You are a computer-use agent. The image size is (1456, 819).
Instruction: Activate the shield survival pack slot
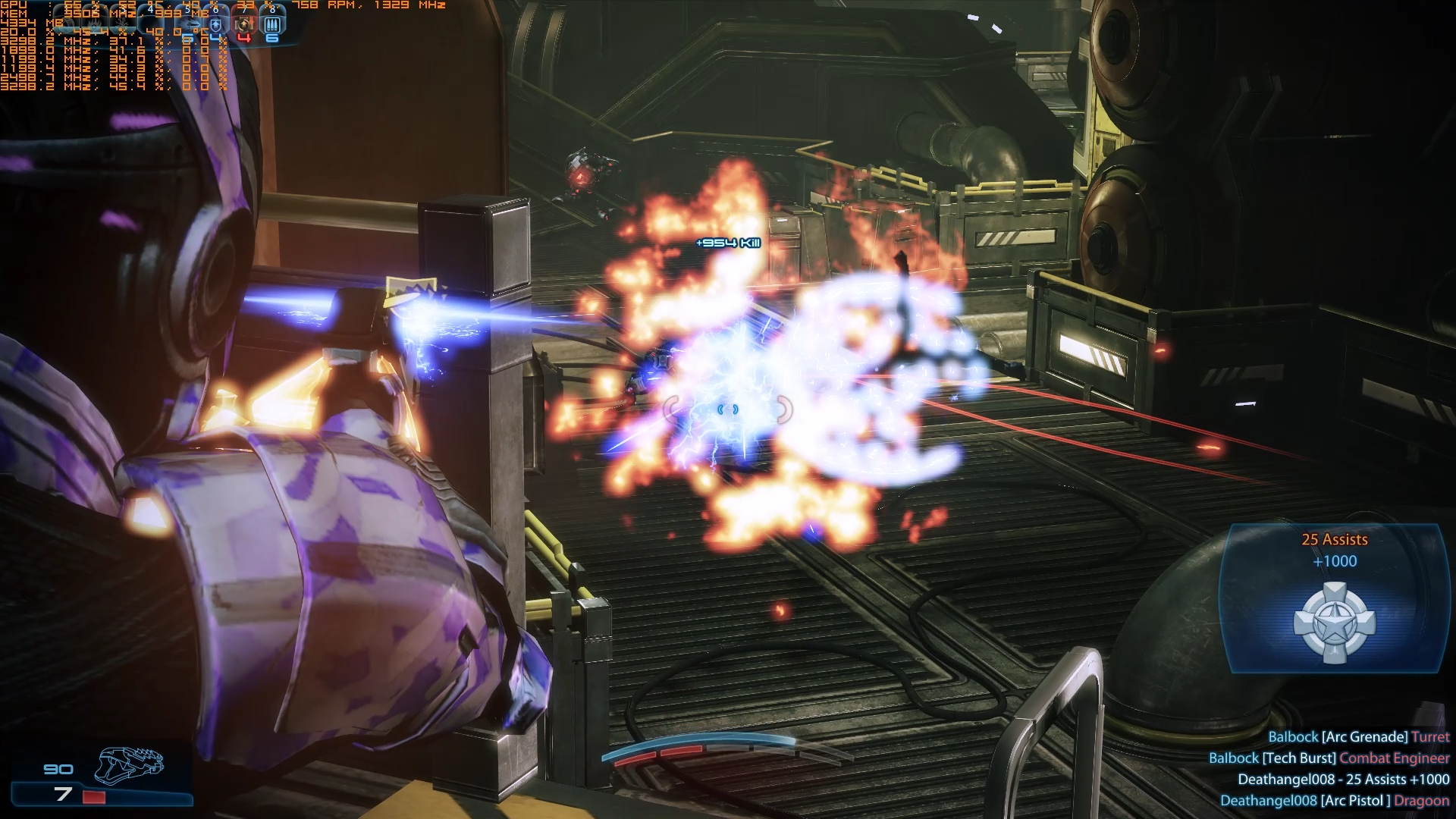tap(216, 24)
